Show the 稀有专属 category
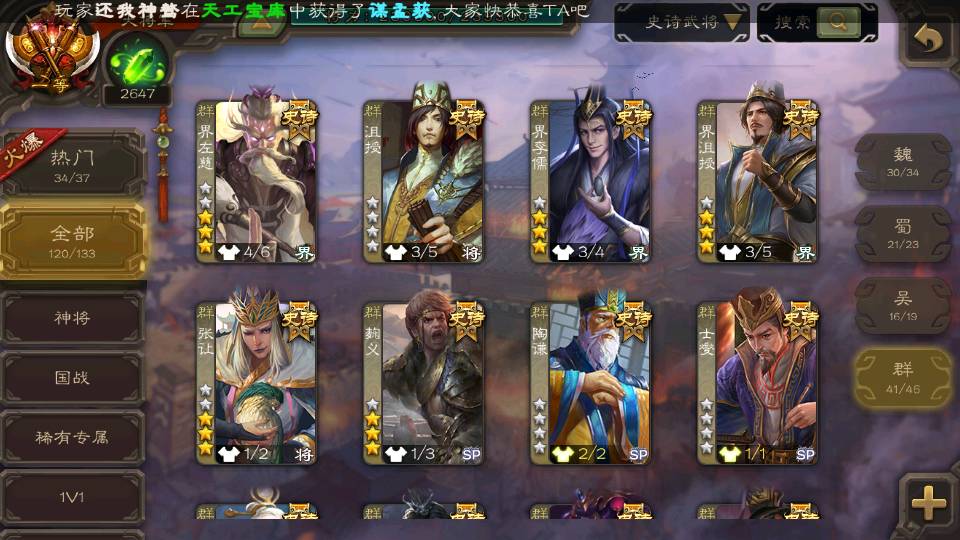Screen dimensions: 960x540 pyautogui.click(x=73, y=437)
